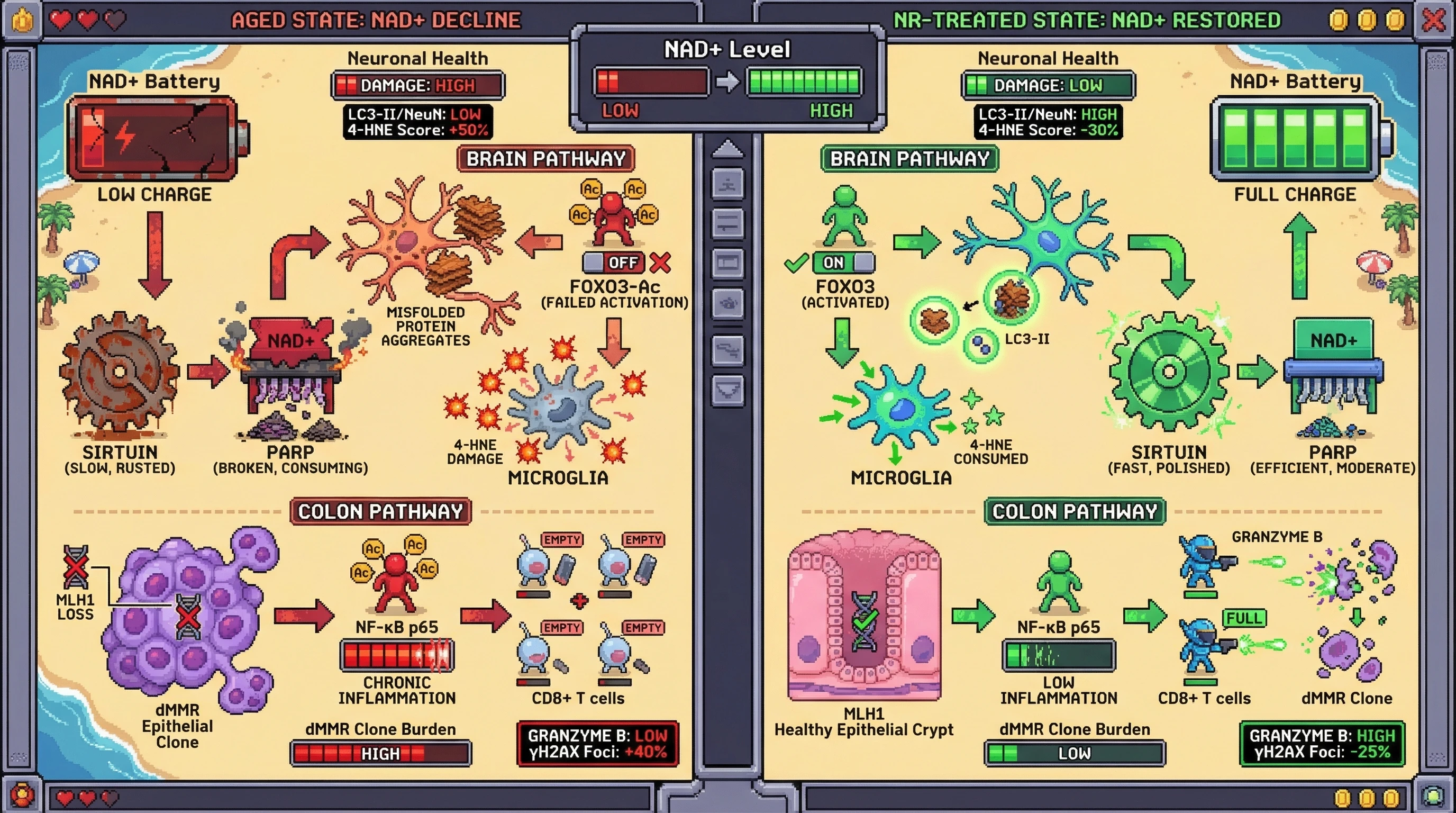Select the wavy path icon toolbar button
1456x813 pixels.
pyautogui.click(x=727, y=350)
